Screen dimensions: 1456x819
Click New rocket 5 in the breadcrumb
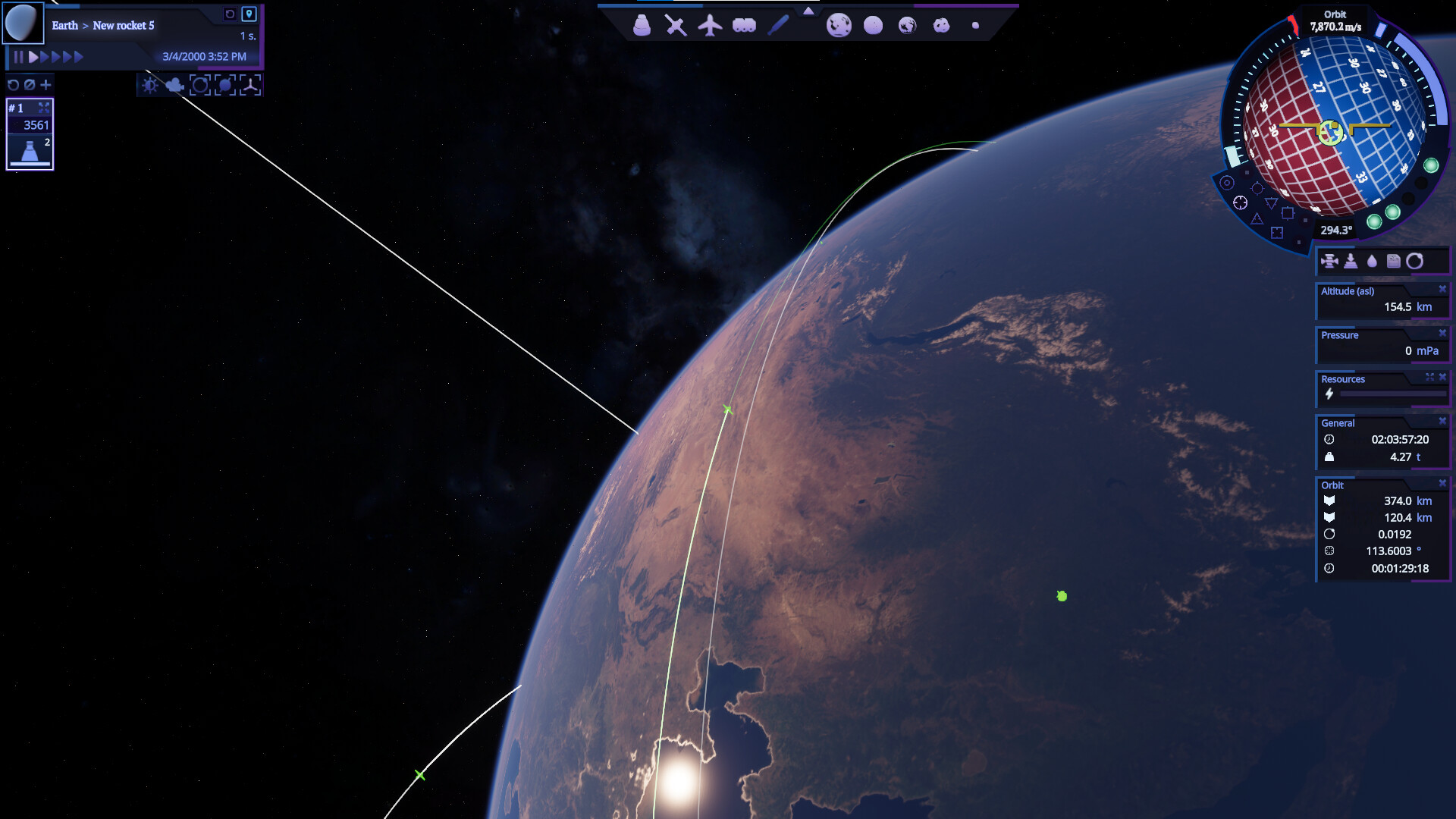[124, 26]
